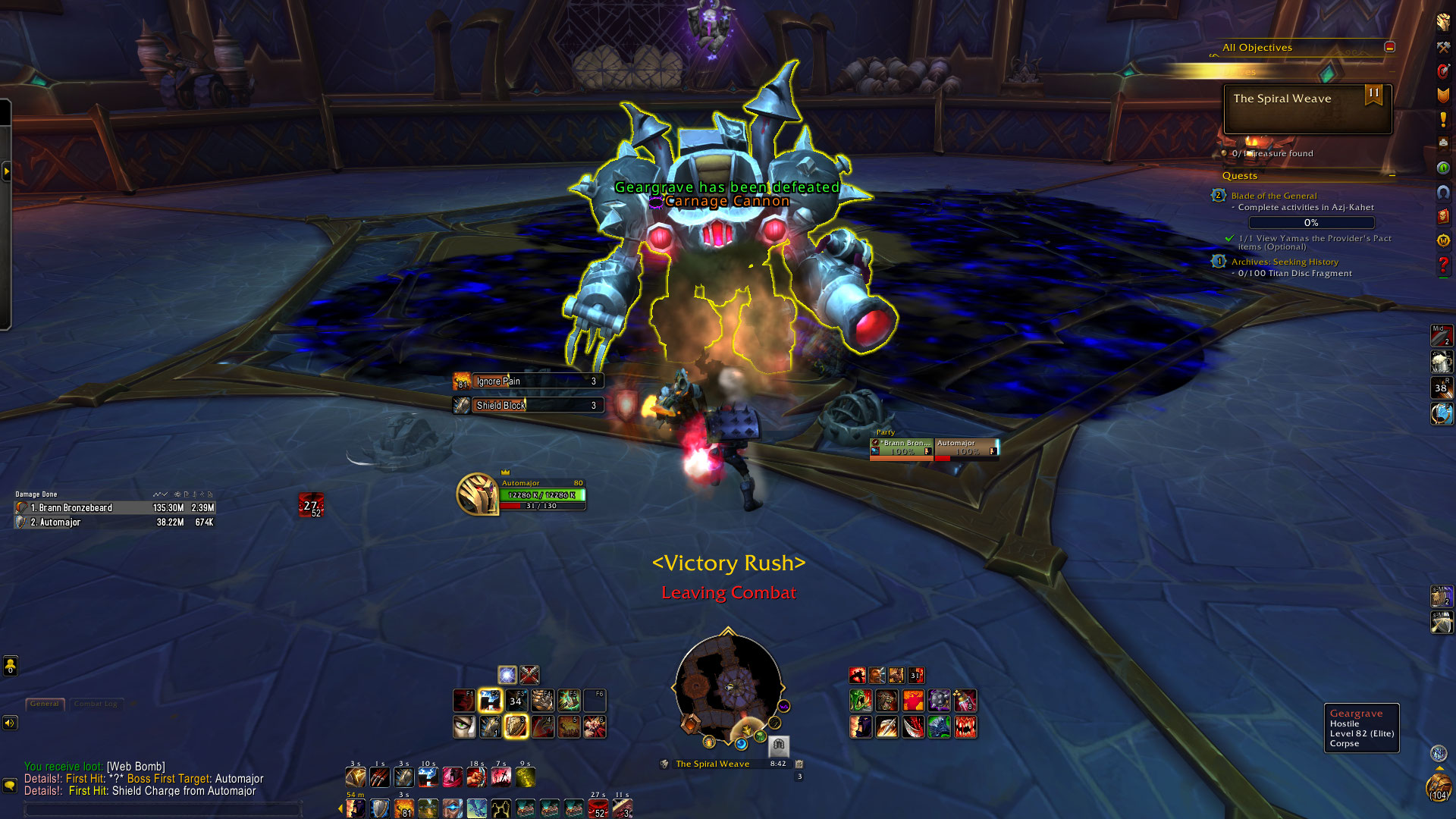1456x819 pixels.
Task: Click the Web Bomb loot link
Action: pyautogui.click(x=136, y=767)
